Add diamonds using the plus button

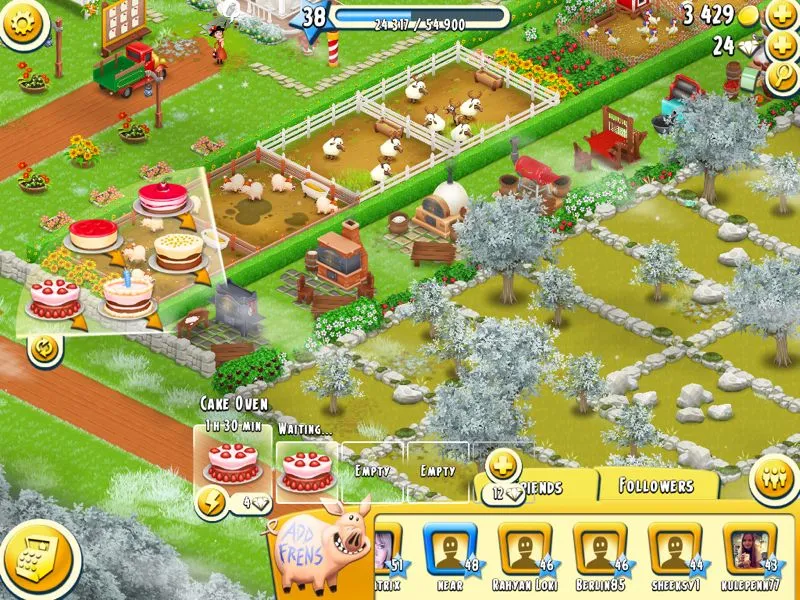coord(781,46)
